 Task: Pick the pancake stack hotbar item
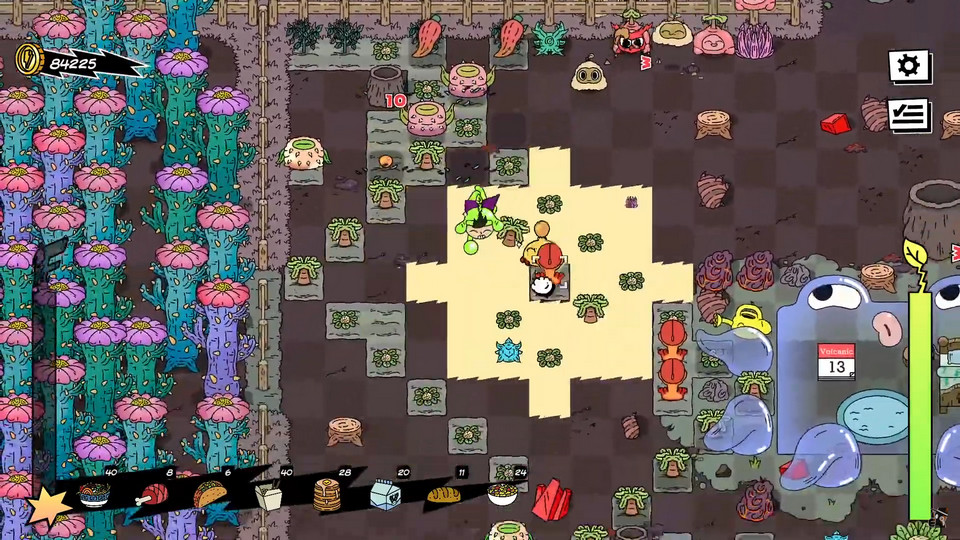[x=327, y=495]
